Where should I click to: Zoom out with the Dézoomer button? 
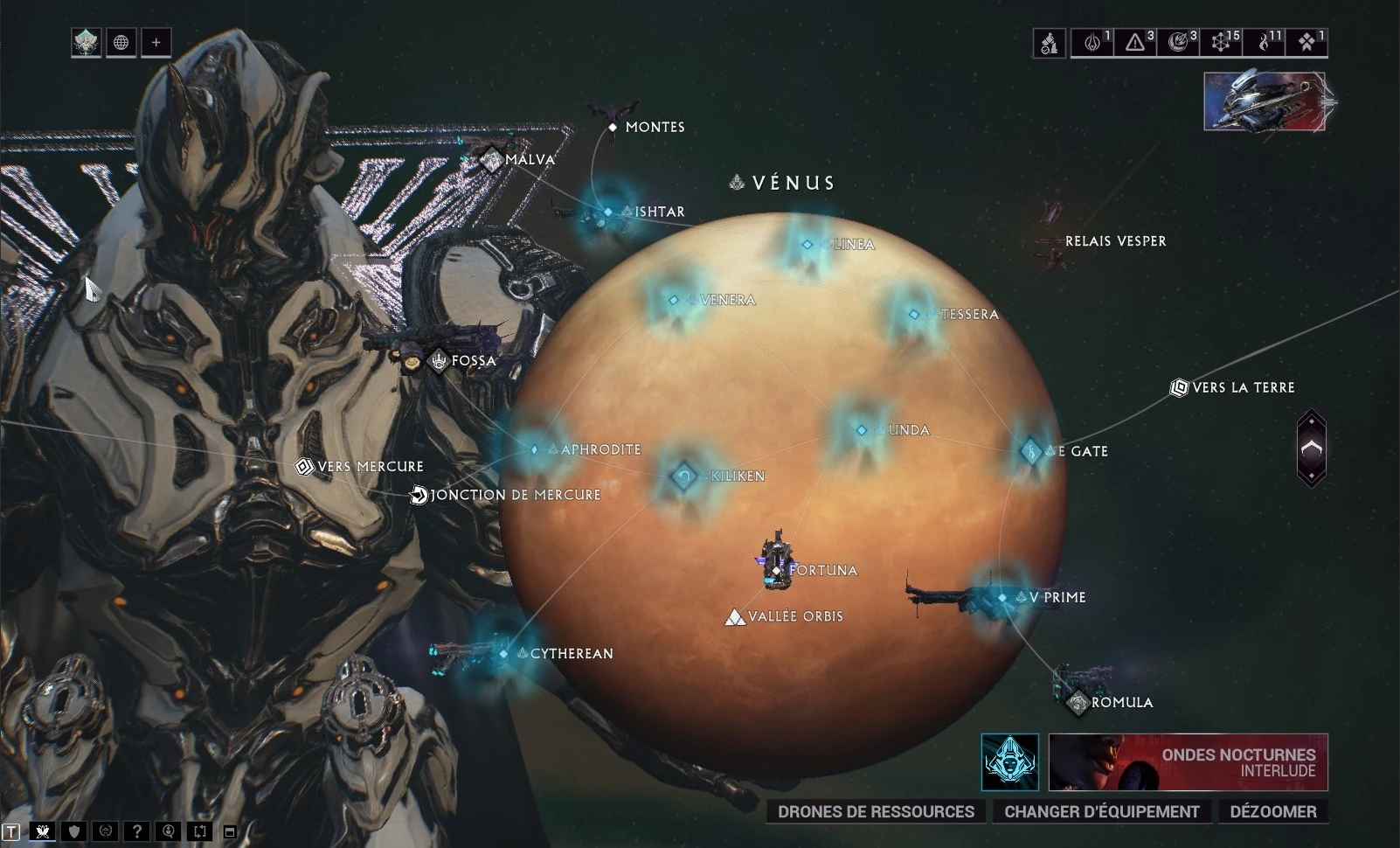tap(1272, 811)
